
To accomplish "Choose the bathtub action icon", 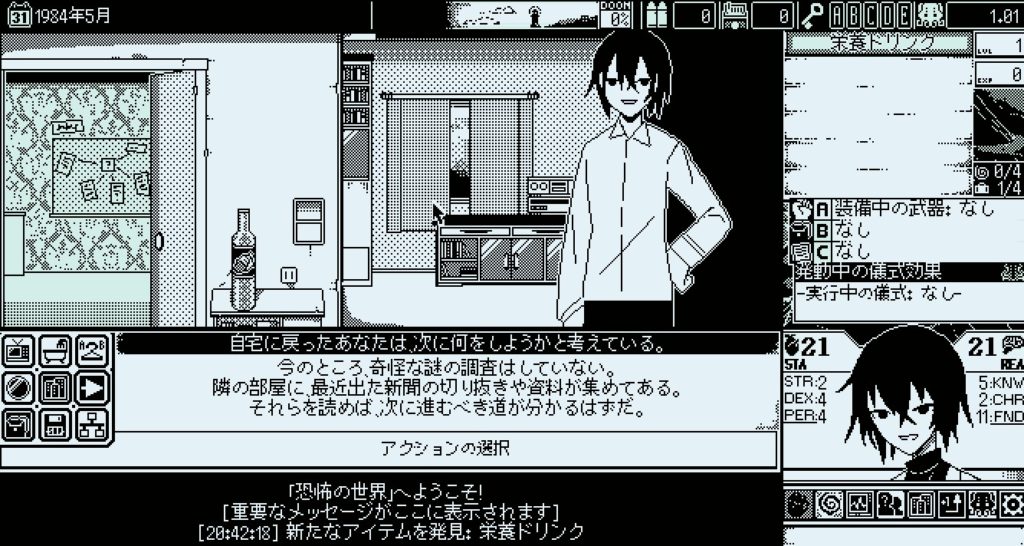I will tap(57, 351).
